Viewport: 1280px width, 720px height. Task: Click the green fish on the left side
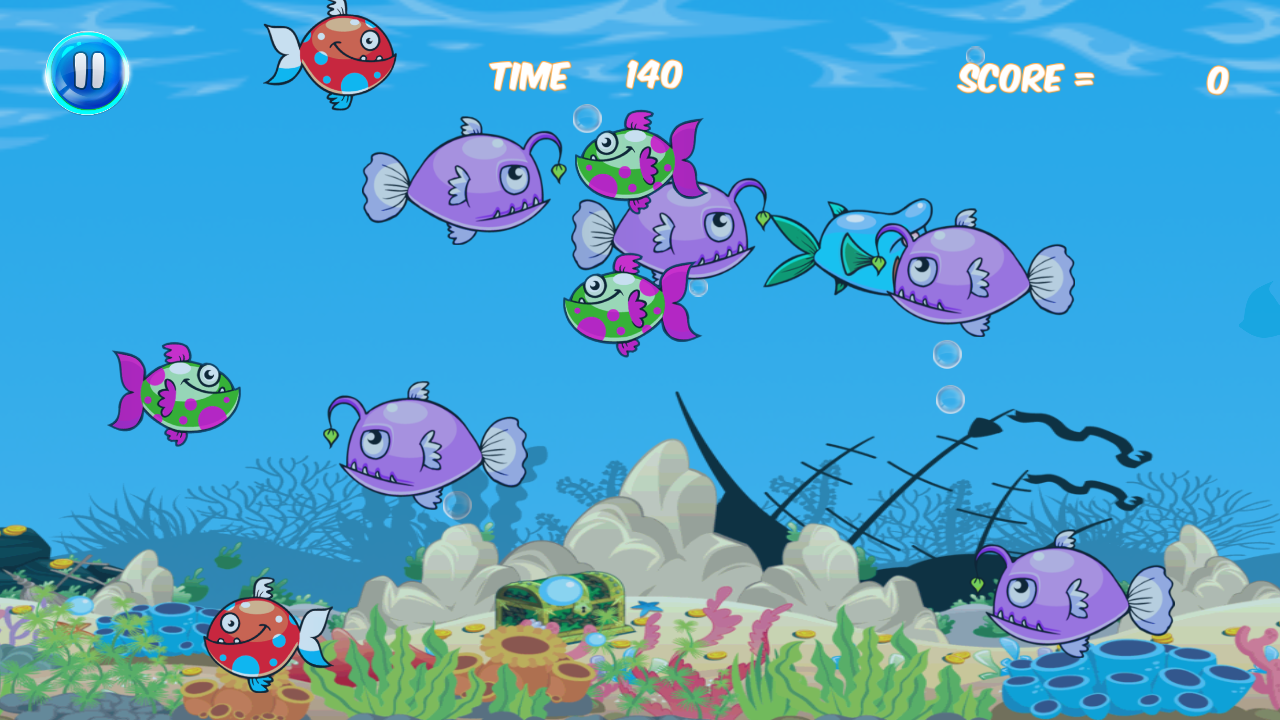coord(185,395)
